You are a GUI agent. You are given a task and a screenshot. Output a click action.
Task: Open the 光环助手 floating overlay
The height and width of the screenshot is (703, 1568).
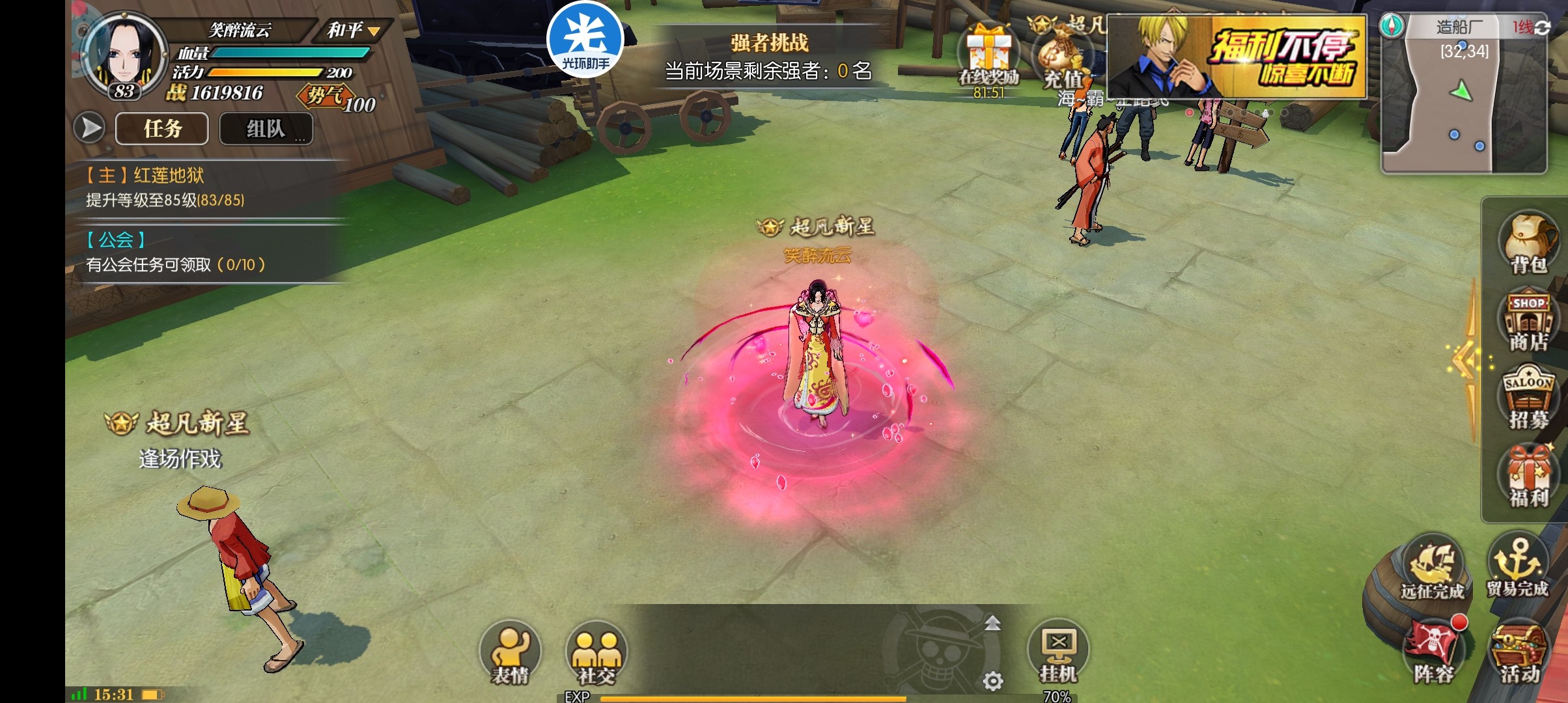586,40
